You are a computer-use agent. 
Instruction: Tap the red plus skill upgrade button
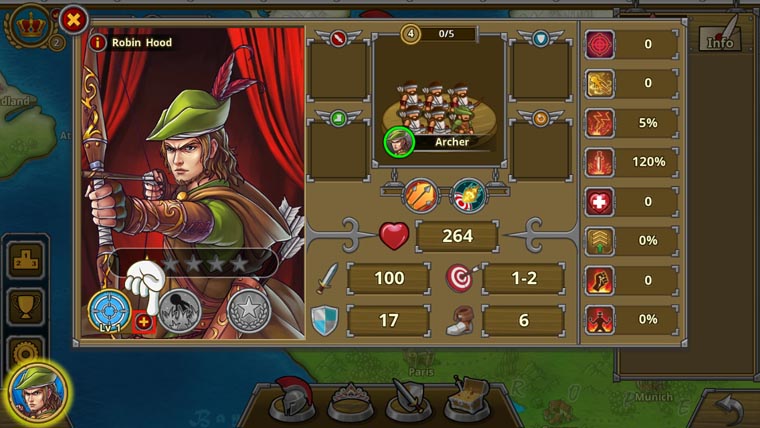[x=144, y=321]
